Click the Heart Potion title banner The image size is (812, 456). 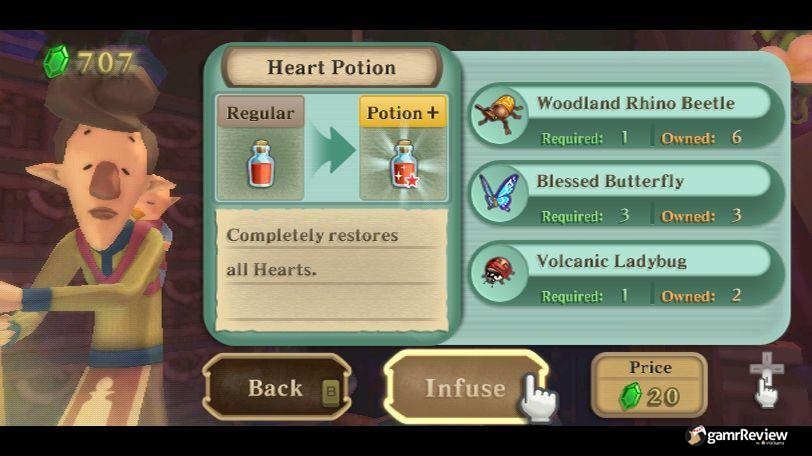(x=331, y=68)
